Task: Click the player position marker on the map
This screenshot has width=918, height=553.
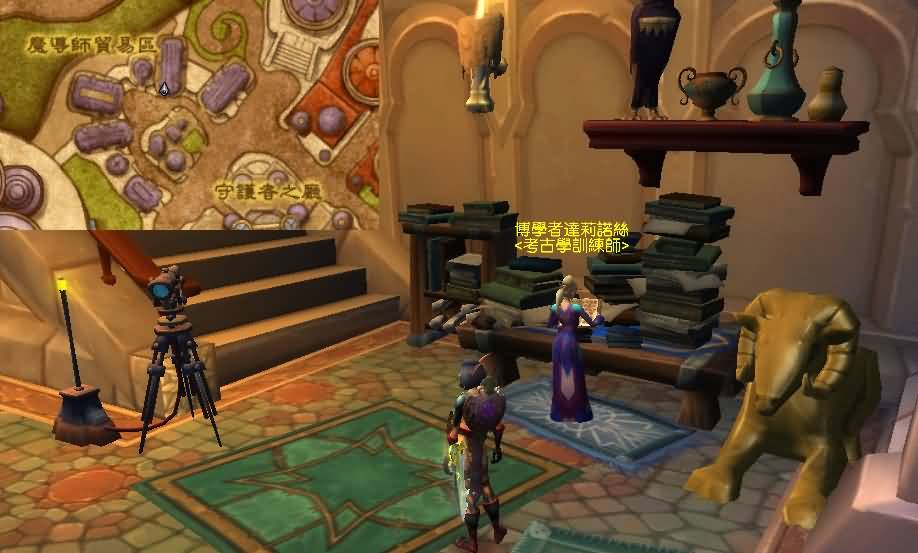Action: point(164,89)
